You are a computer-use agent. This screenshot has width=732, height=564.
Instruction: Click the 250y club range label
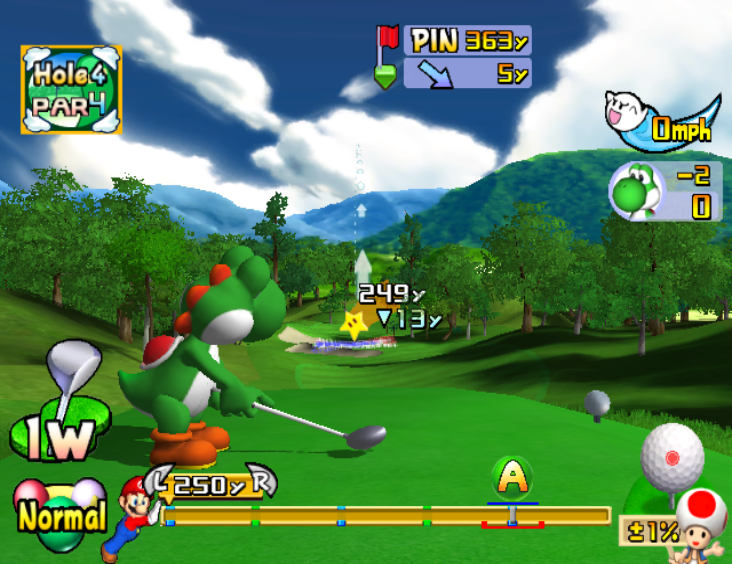[211, 486]
